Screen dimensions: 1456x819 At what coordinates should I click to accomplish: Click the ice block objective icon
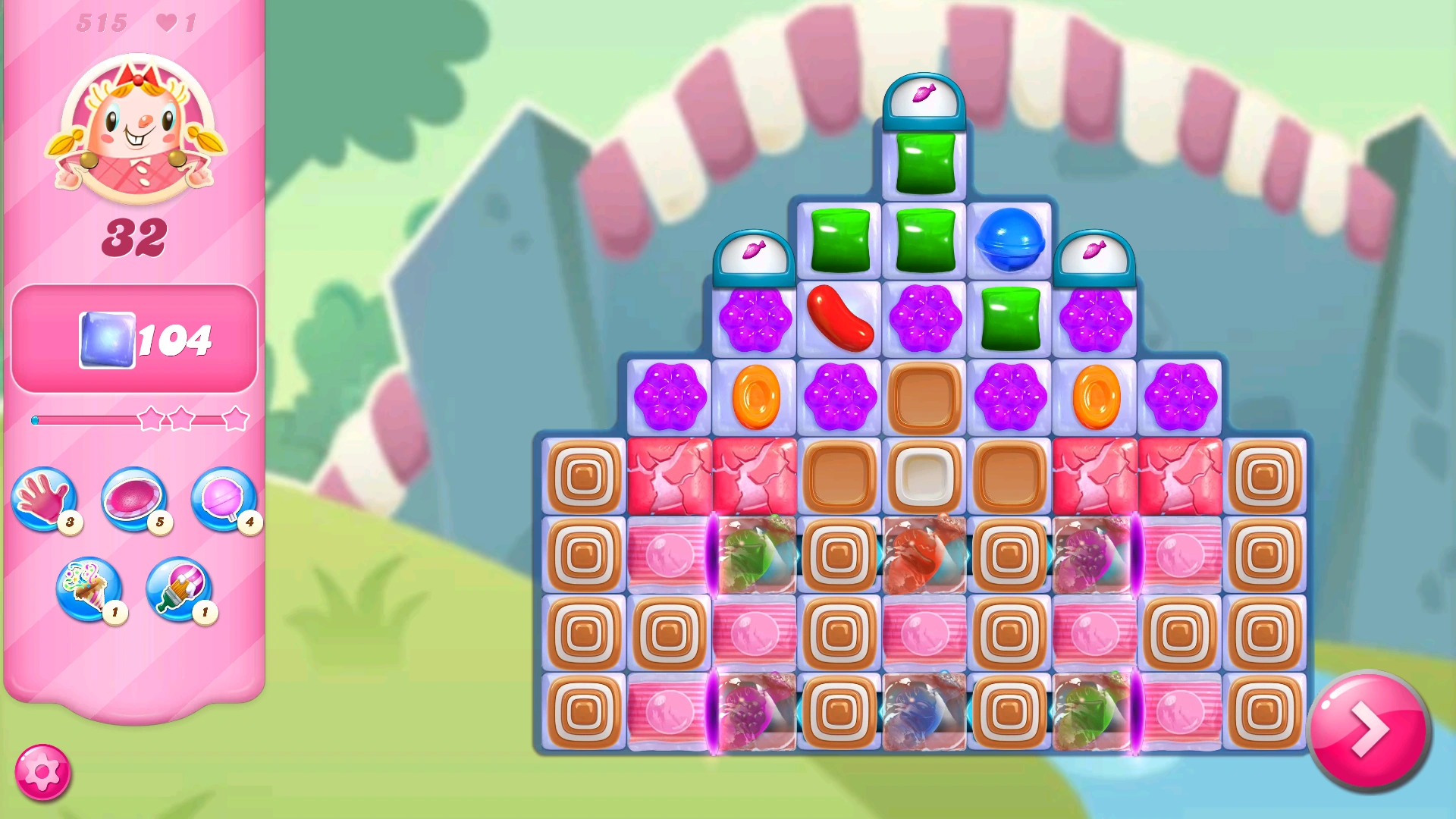pyautogui.click(x=106, y=341)
